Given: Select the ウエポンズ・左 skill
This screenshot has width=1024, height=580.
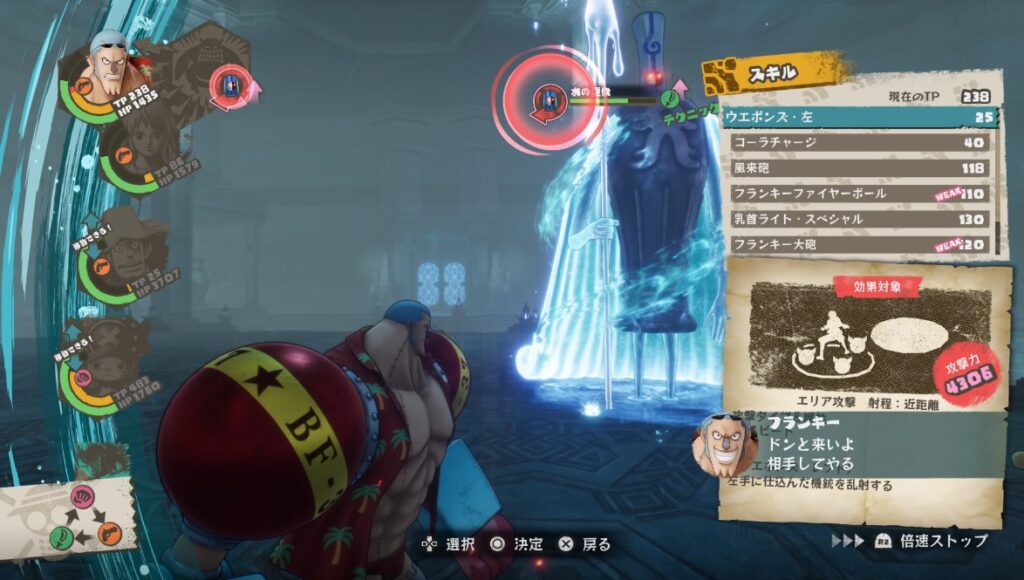Looking at the screenshot, I should tap(856, 118).
